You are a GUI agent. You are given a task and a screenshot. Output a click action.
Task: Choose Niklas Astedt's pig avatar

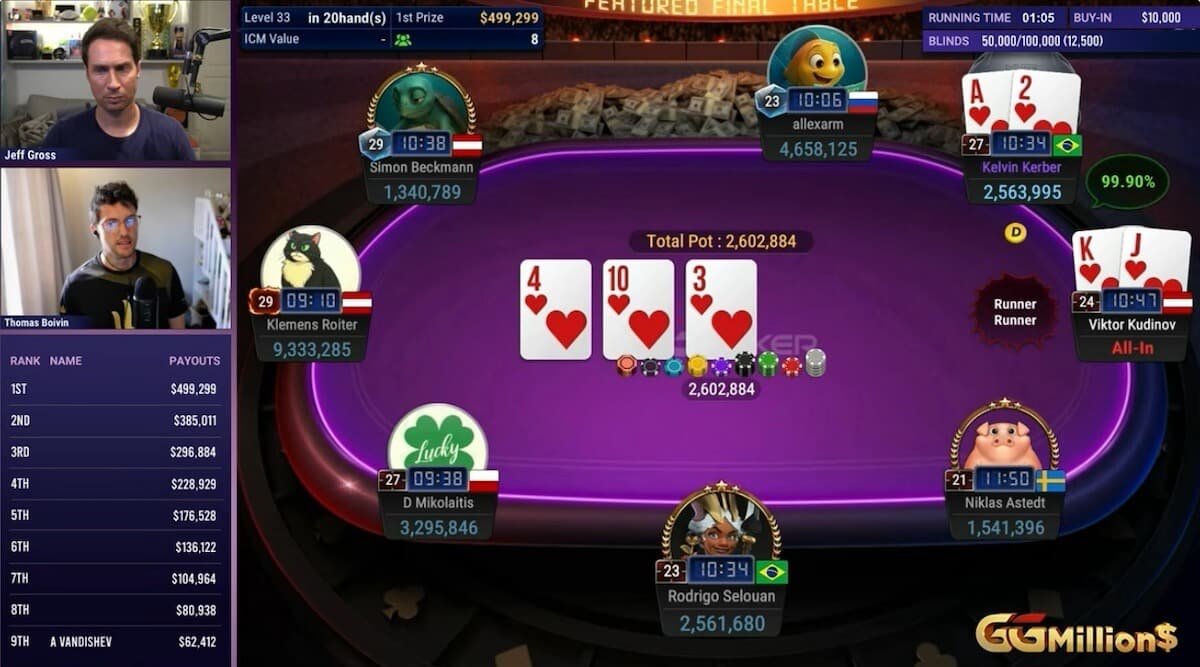point(1003,439)
